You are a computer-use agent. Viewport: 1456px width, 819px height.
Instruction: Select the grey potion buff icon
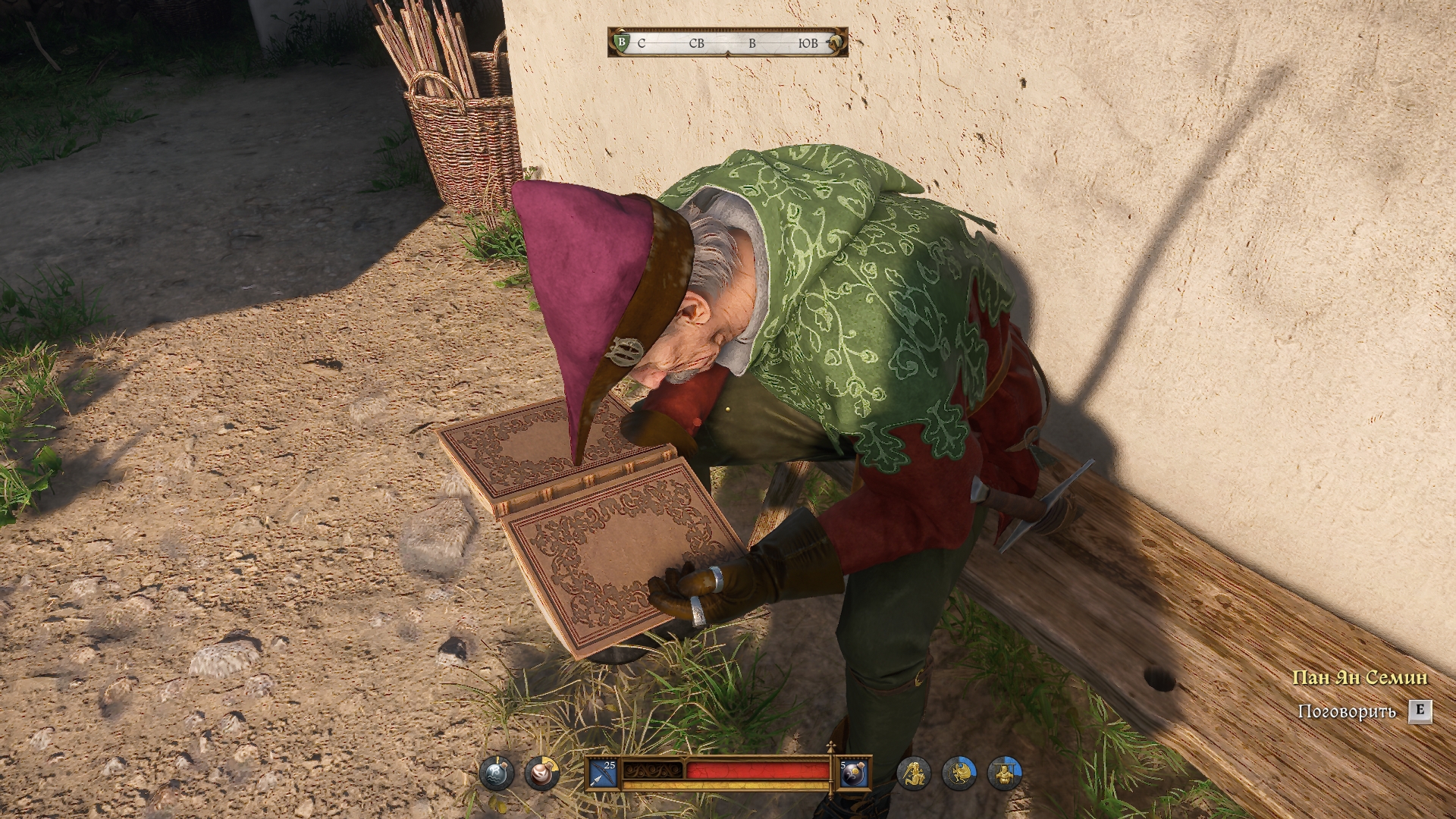pos(496,774)
